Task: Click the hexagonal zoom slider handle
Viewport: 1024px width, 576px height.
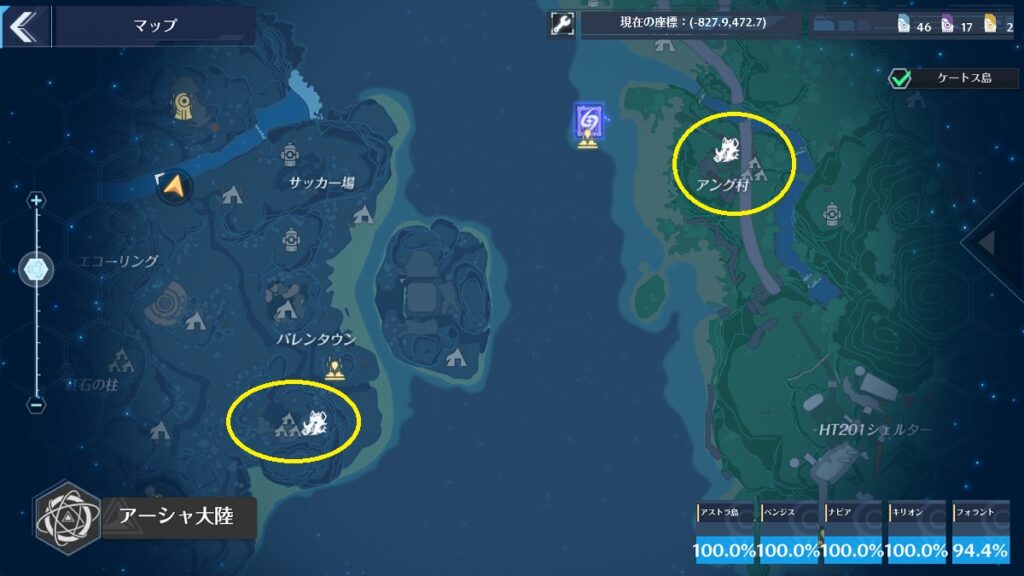Action: pyautogui.click(x=37, y=269)
